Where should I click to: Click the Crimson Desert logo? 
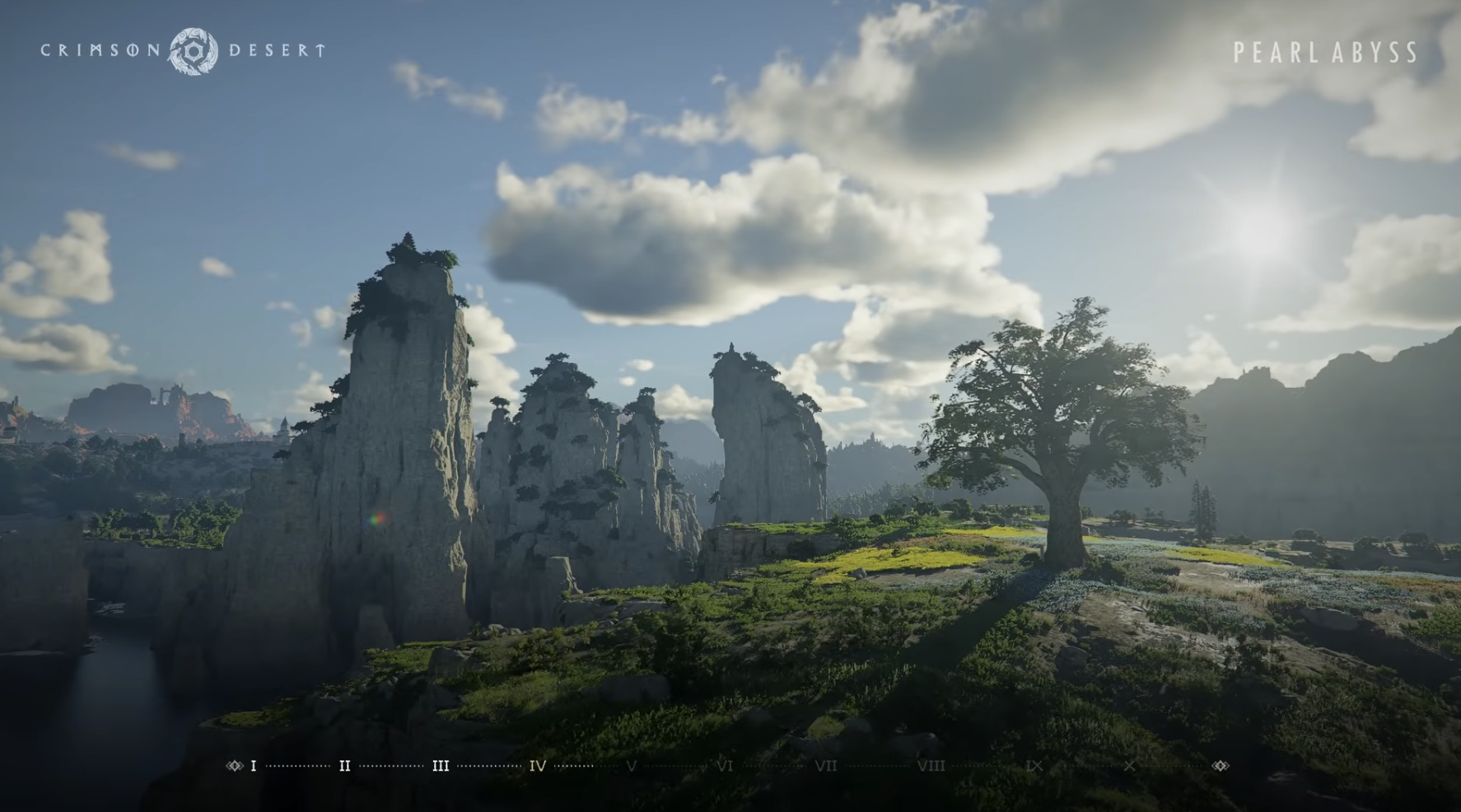point(184,50)
